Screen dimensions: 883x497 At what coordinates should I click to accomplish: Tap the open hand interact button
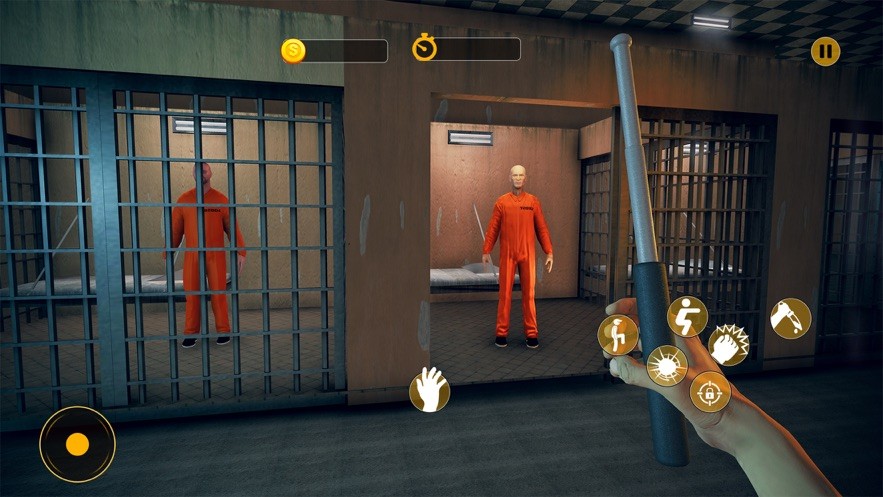pos(429,389)
